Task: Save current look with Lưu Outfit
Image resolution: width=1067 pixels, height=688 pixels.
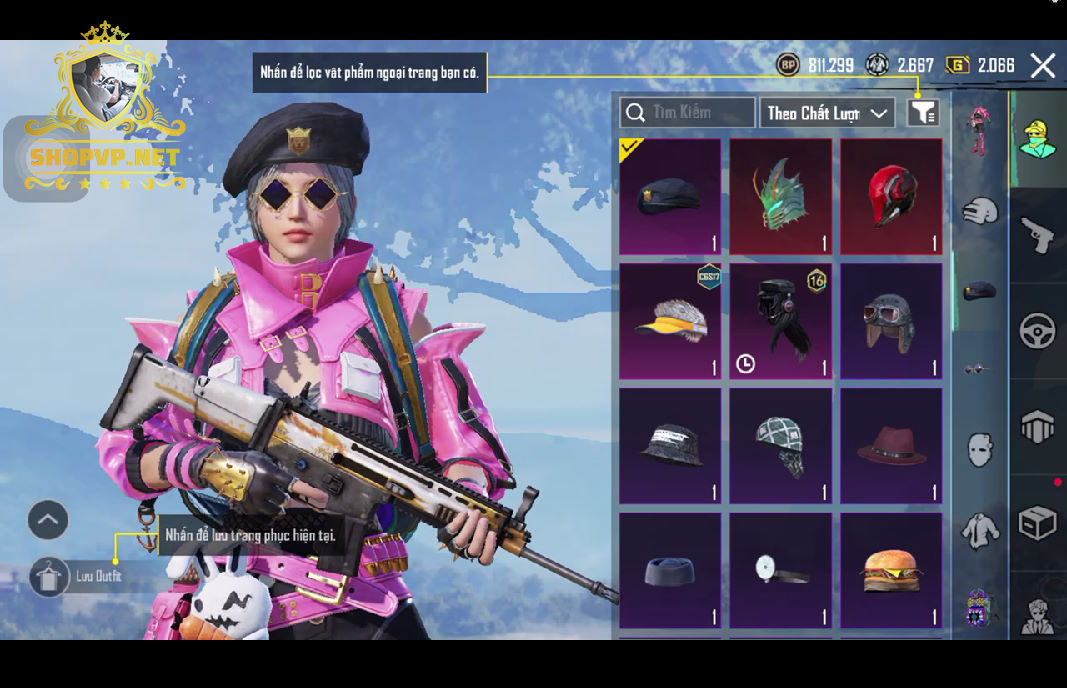Action: (80, 576)
